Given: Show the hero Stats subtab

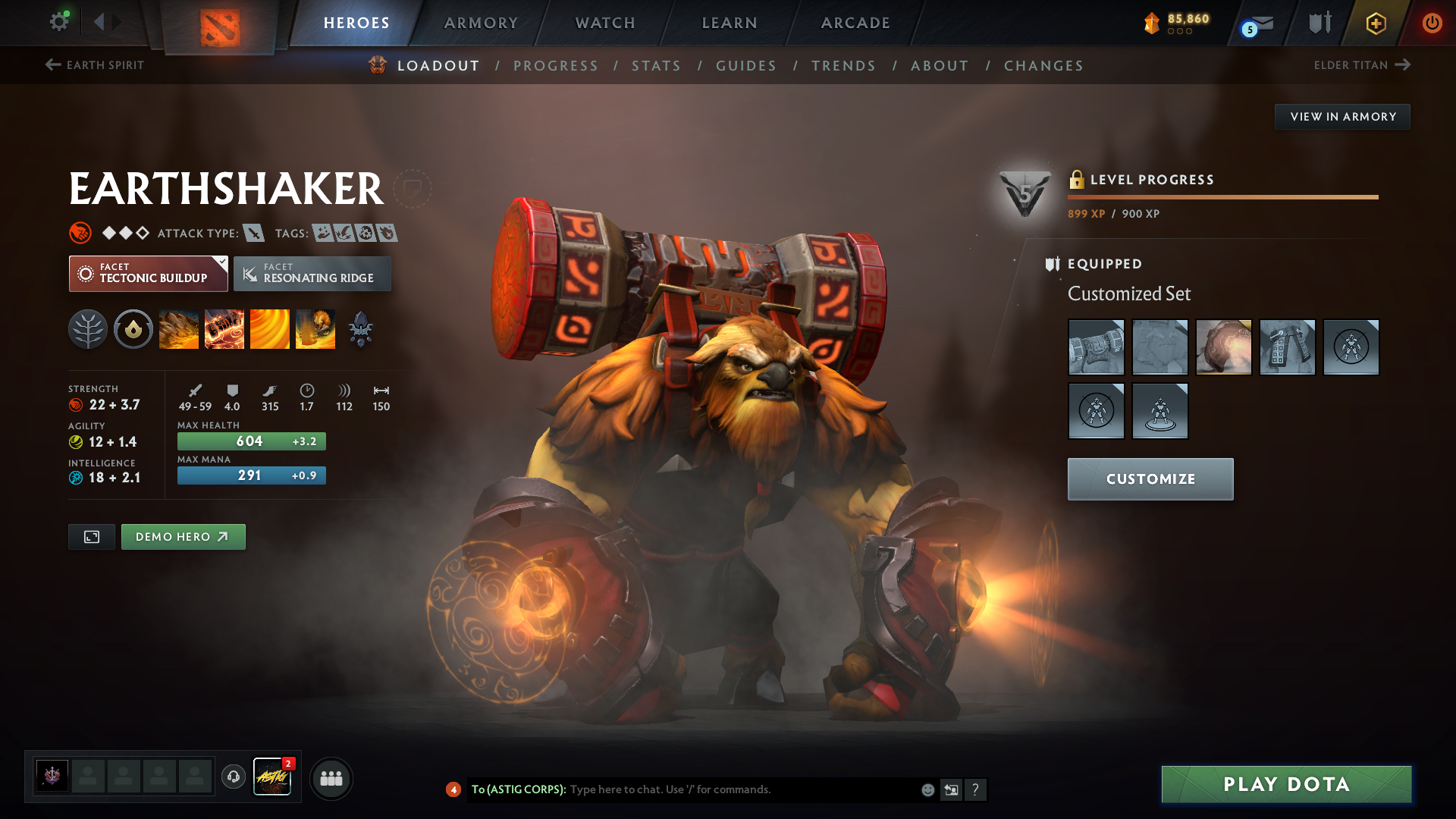Looking at the screenshot, I should (x=656, y=66).
